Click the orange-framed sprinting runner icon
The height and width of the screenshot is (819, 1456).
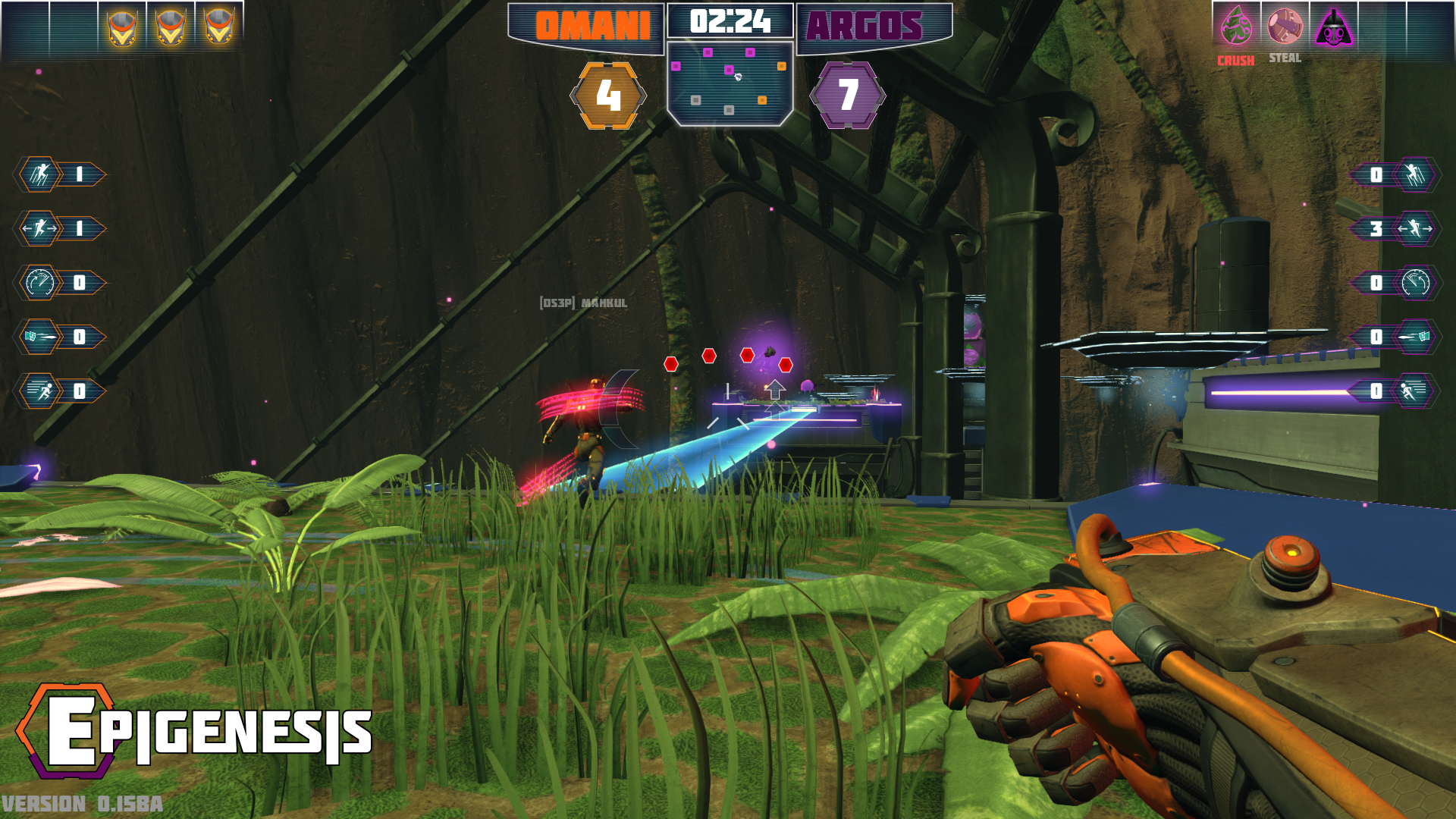coord(40,391)
